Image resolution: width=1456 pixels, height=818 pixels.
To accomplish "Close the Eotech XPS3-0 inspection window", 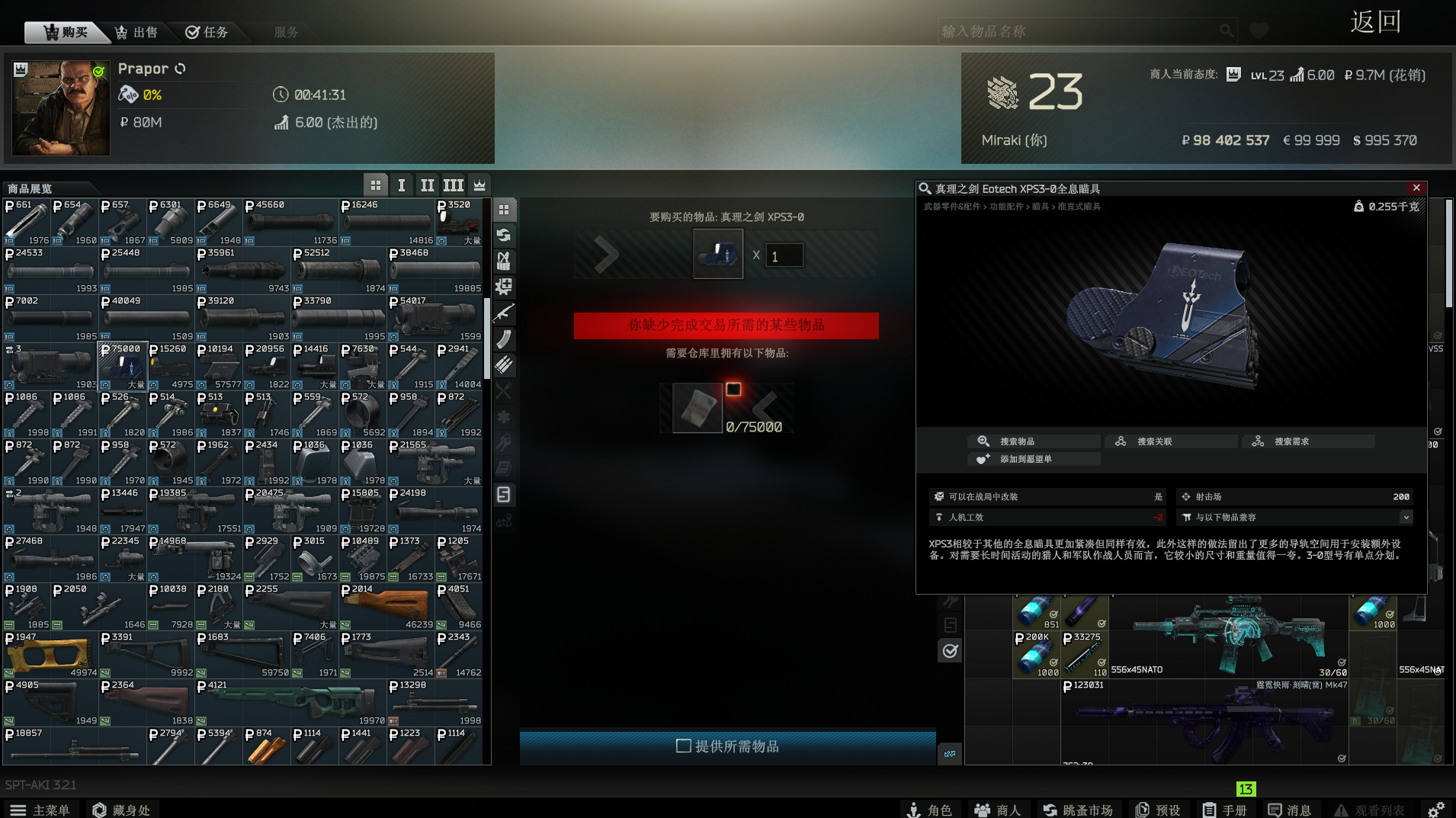I will pos(1416,188).
